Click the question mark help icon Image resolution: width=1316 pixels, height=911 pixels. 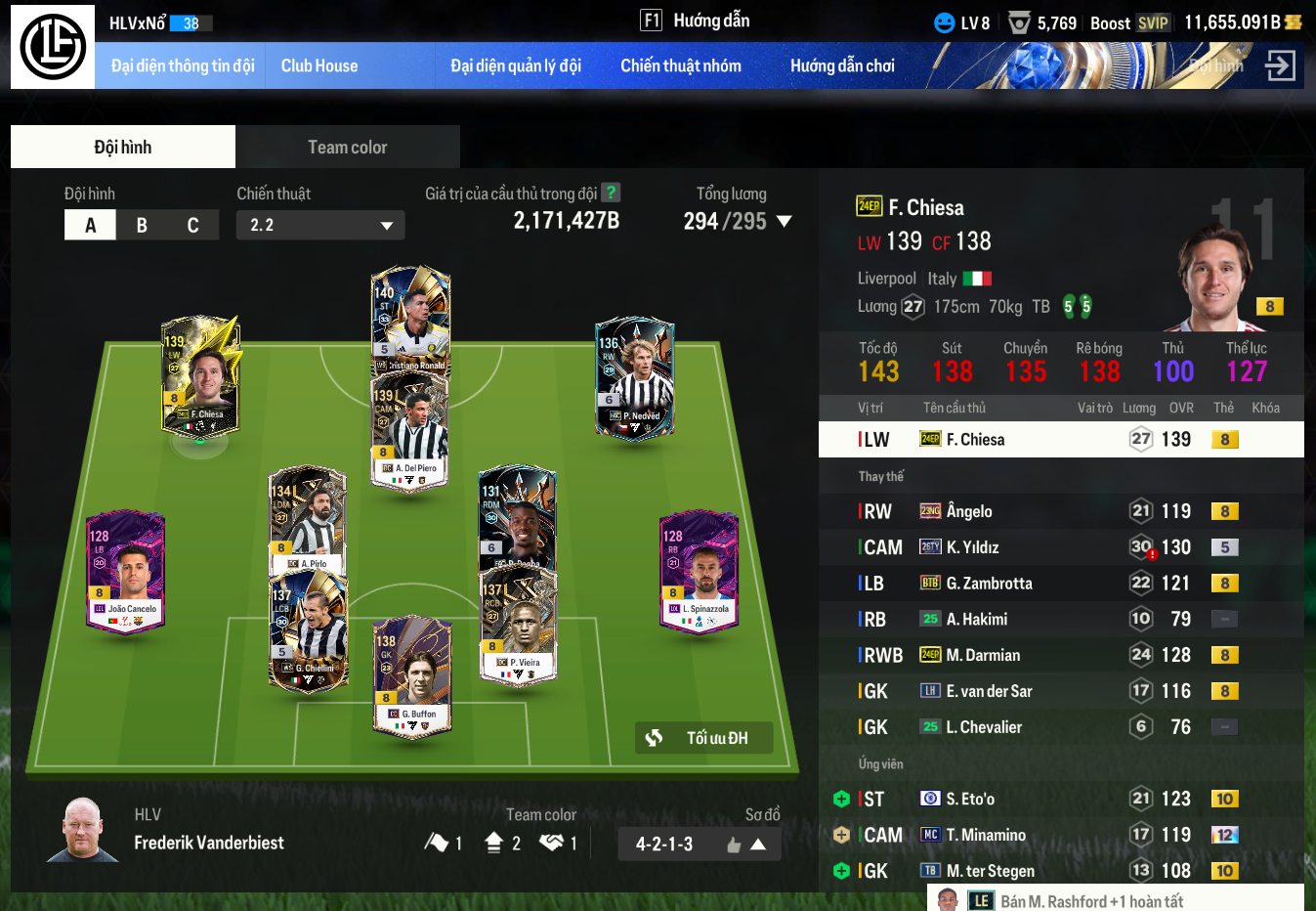coord(611,193)
